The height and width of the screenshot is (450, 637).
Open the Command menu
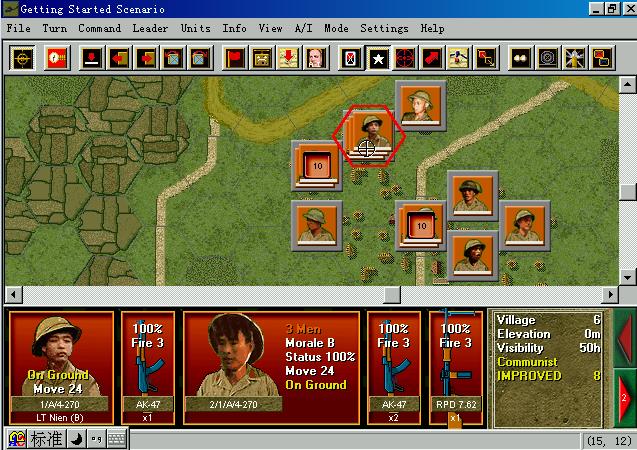click(100, 28)
